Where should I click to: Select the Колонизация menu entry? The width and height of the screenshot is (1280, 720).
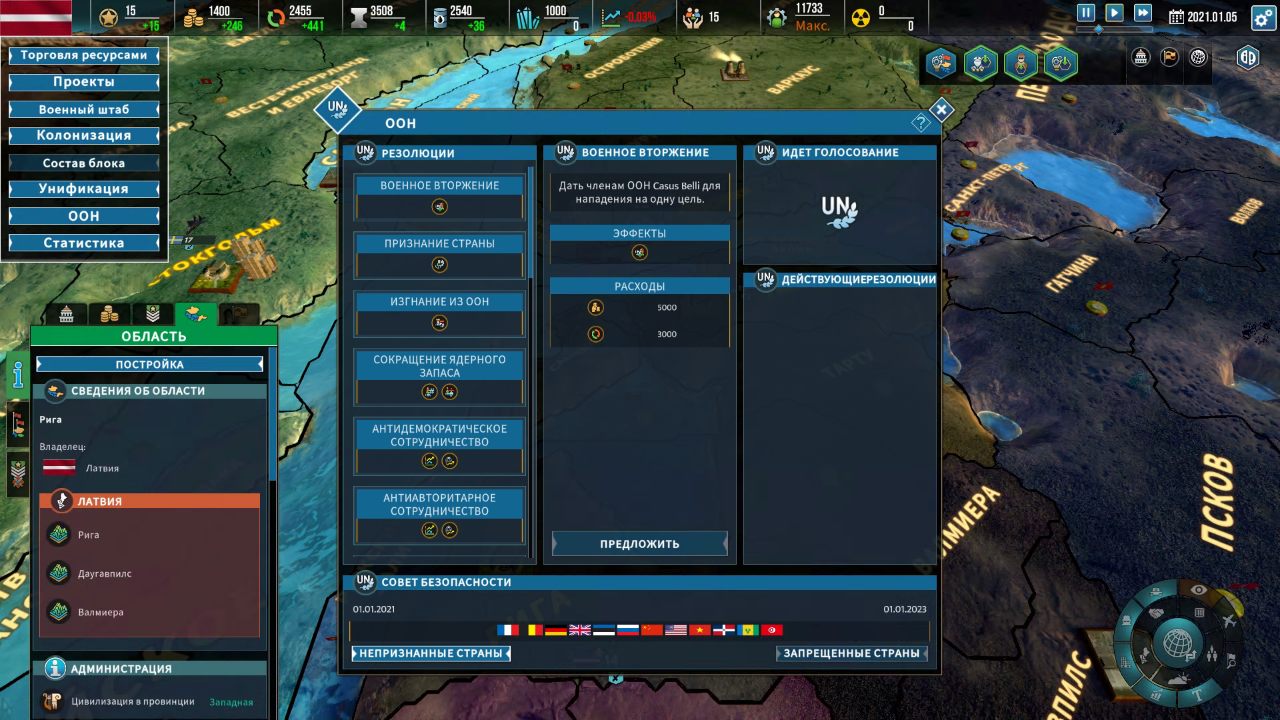[84, 135]
